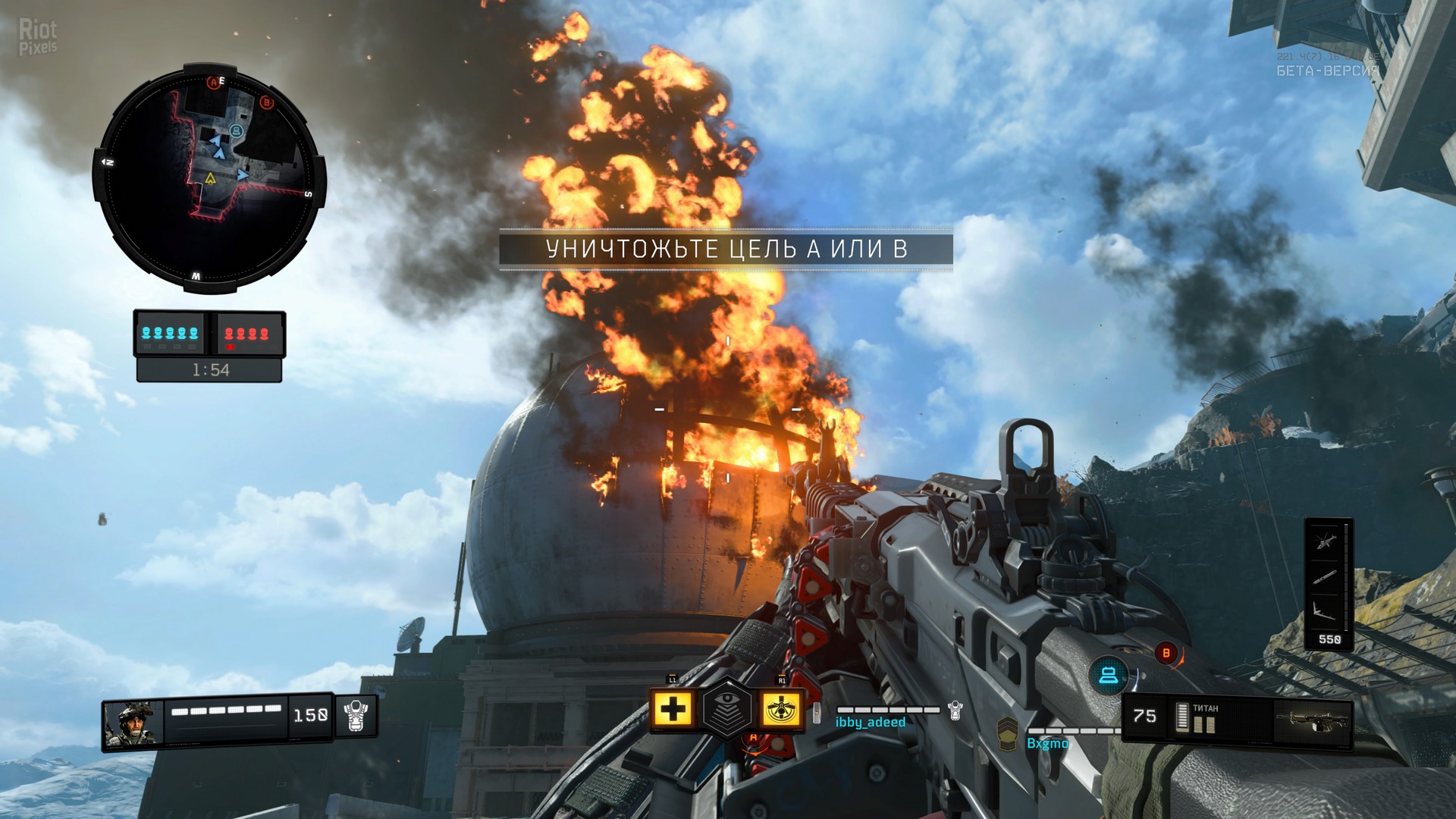
Task: Click the blue circular objective waypoint icon
Action: (1108, 674)
